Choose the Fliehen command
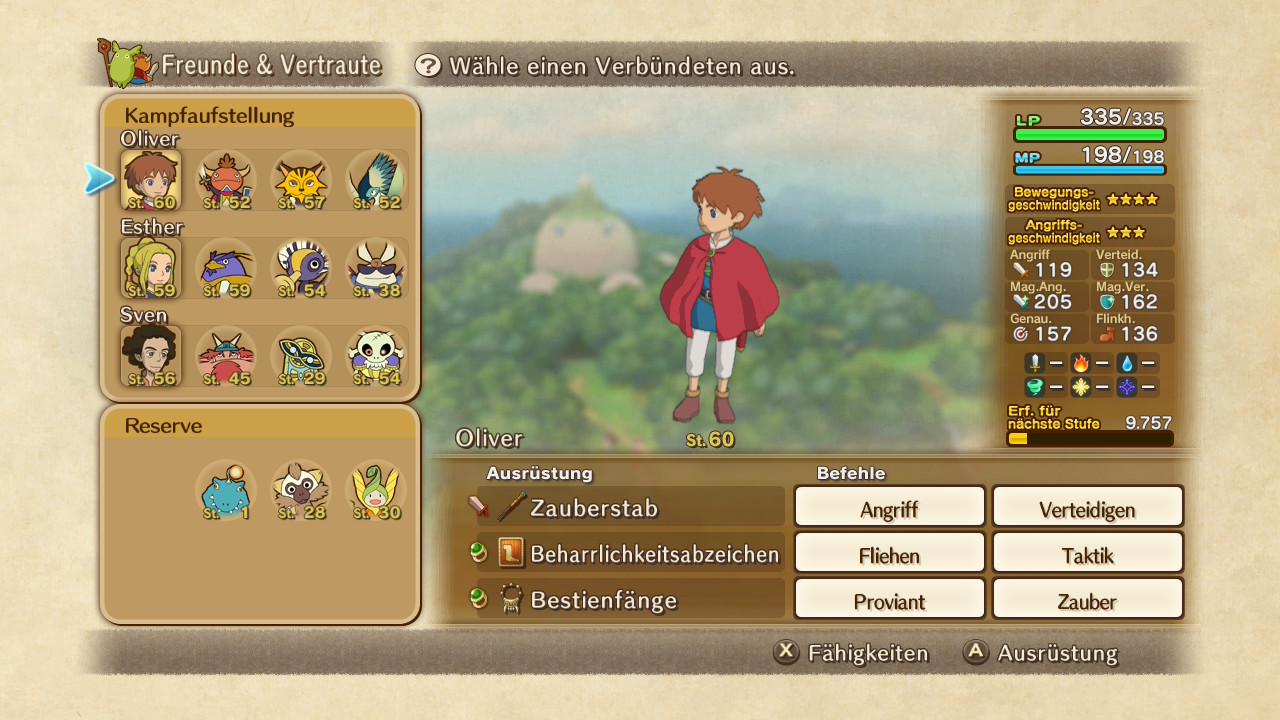Viewport: 1280px width, 720px height. [889, 553]
